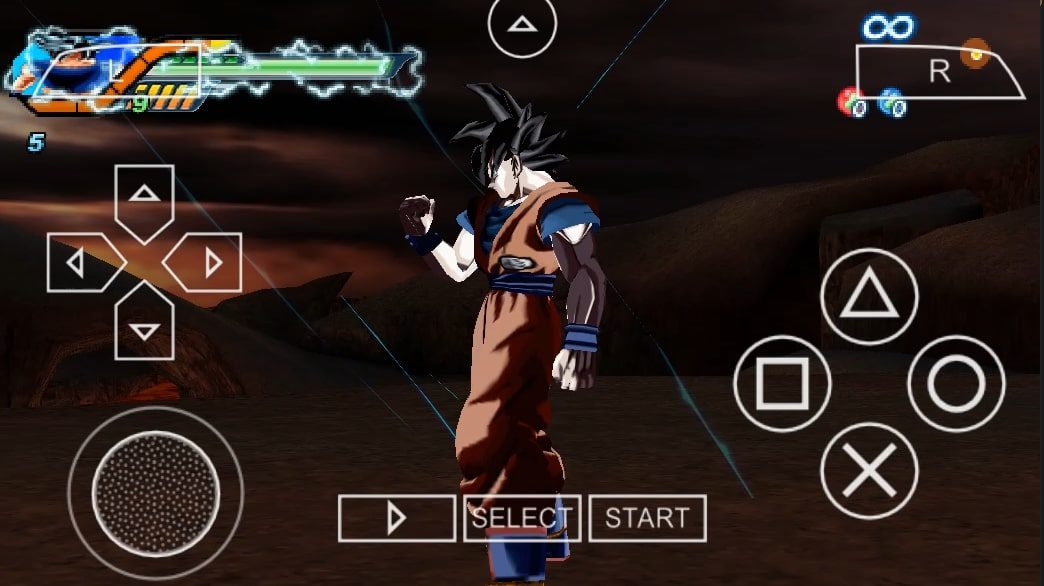Touch the analog stick pad

[x=155, y=492]
